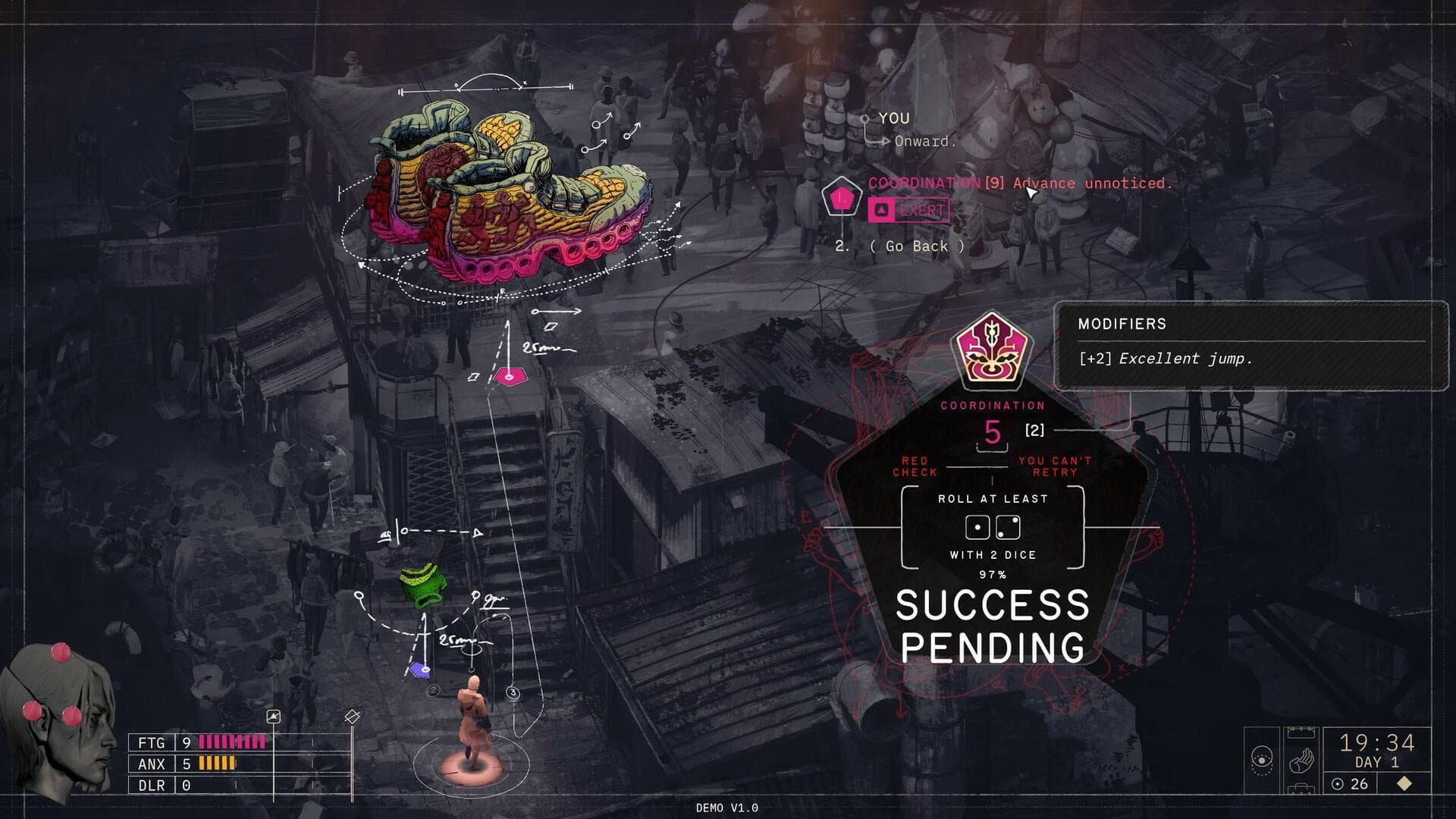This screenshot has height=819, width=1456.
Task: Expand the MODIFIERS panel header
Action: [x=1121, y=325]
